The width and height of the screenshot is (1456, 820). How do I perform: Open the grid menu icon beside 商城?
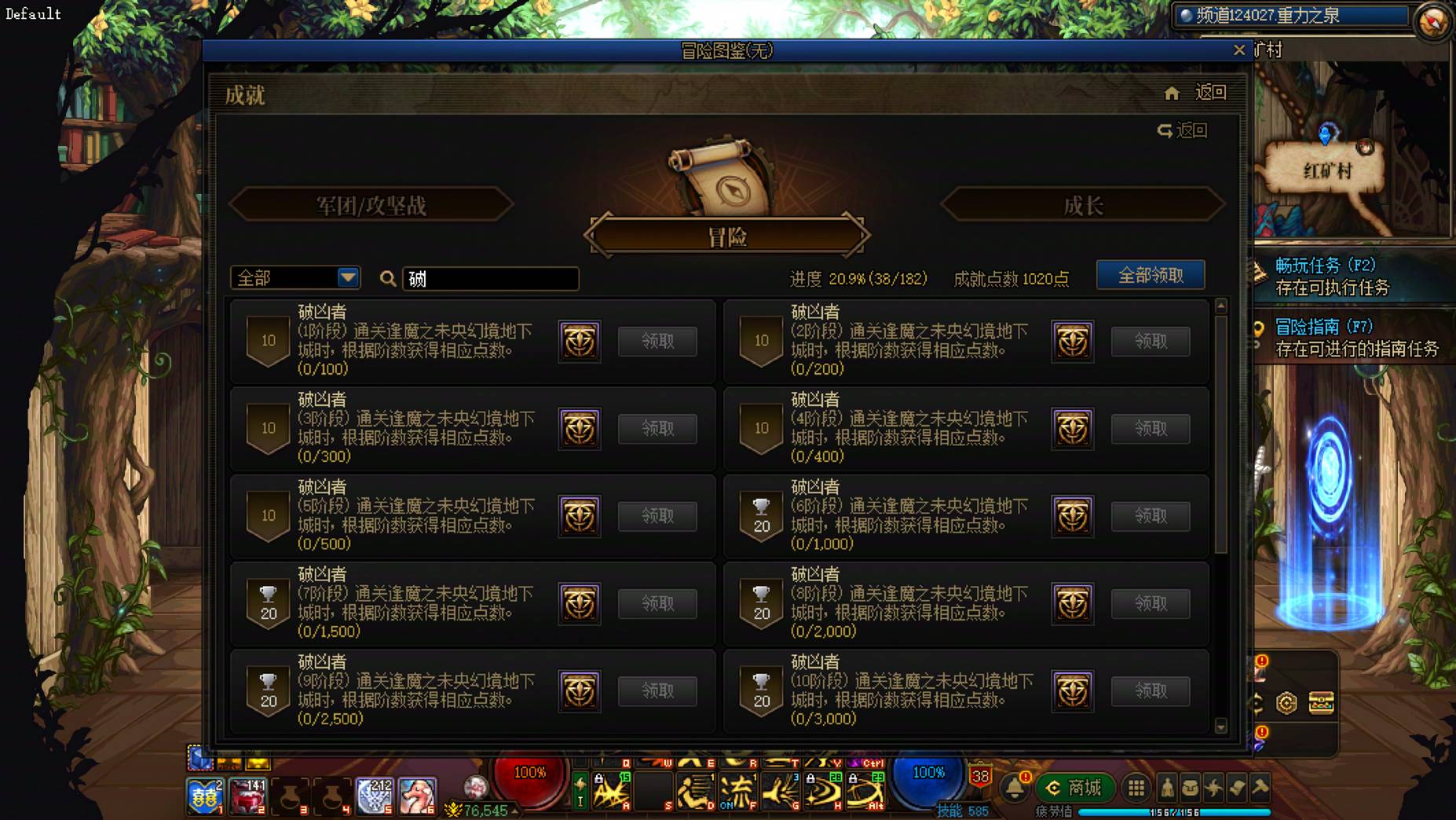coord(1135,789)
